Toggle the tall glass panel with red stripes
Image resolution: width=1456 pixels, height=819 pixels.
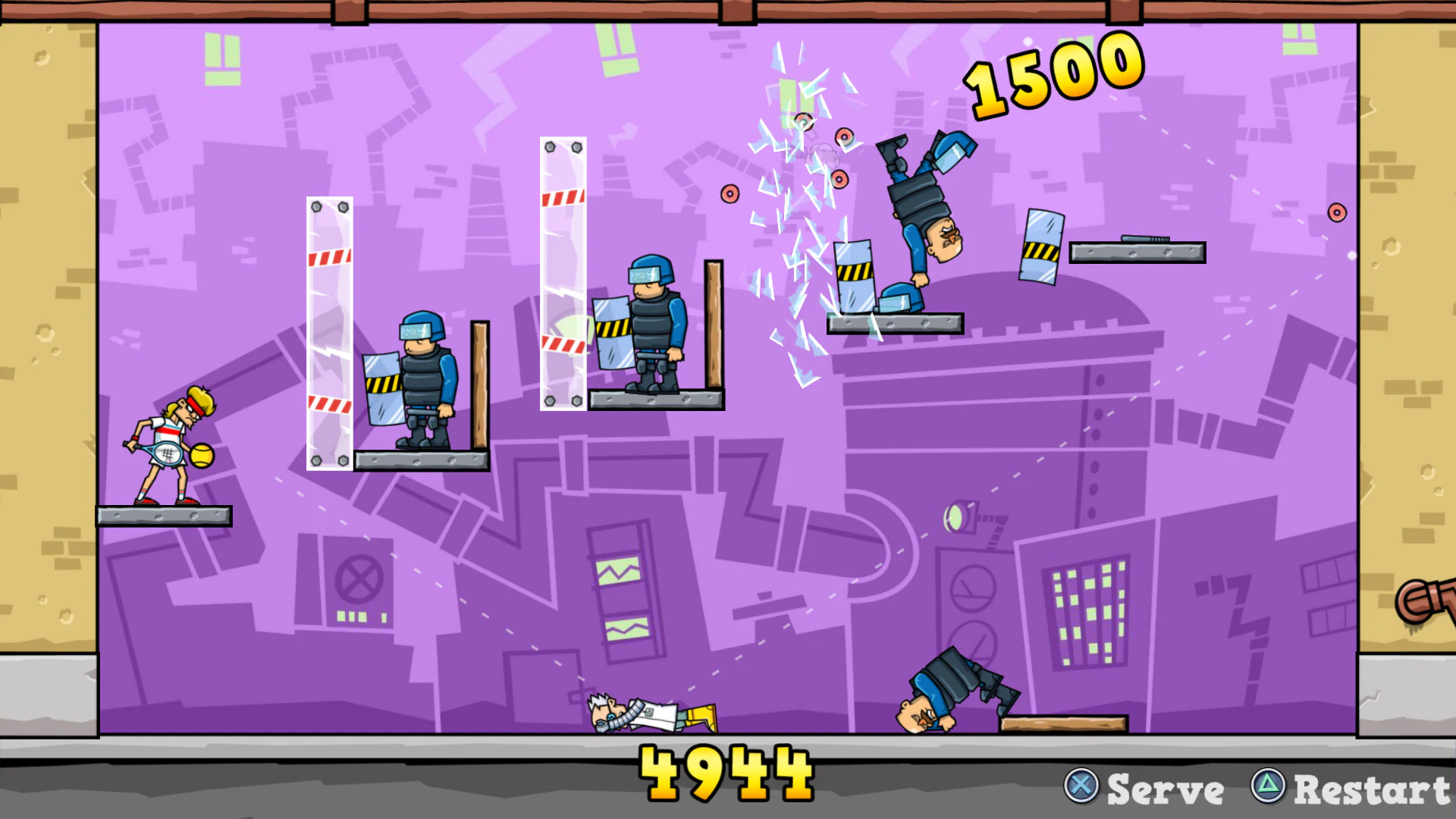[562, 273]
